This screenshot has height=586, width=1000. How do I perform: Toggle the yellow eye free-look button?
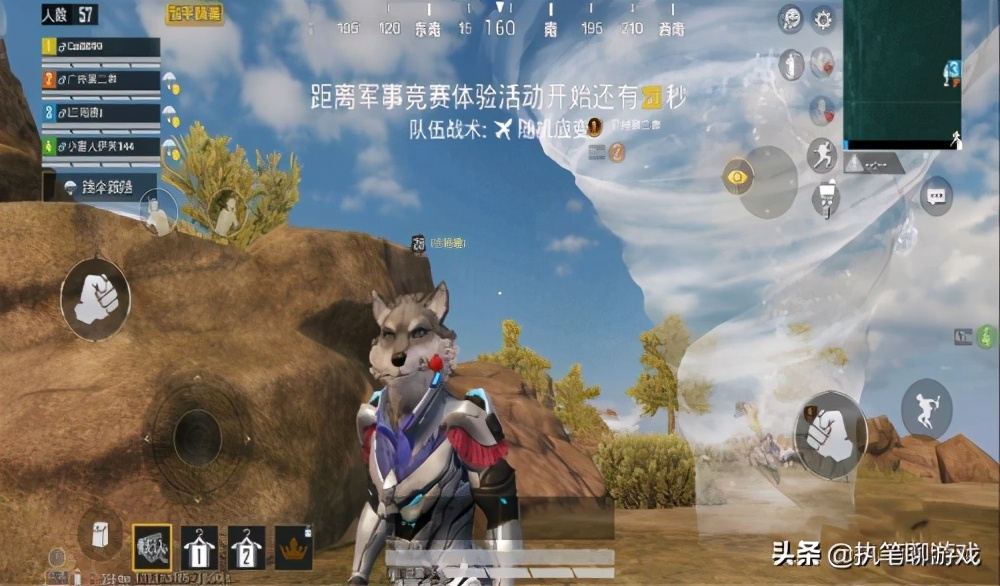[x=738, y=178]
